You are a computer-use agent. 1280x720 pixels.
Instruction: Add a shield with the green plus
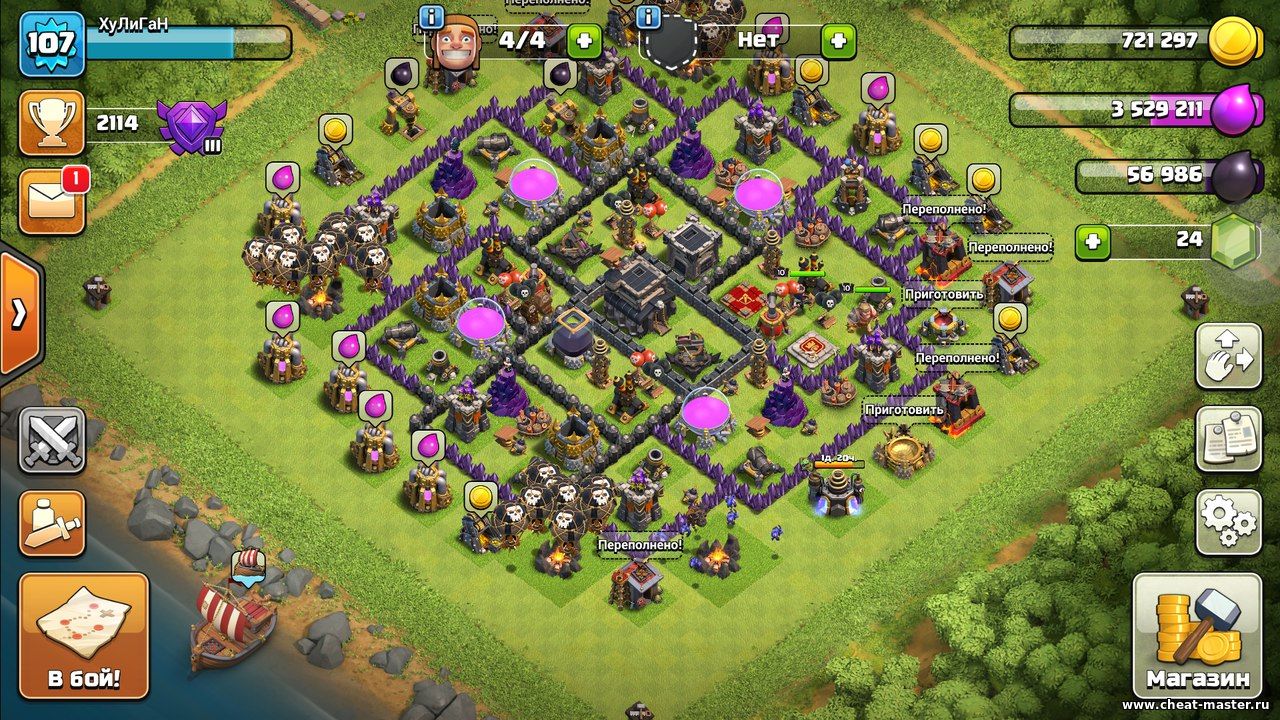pos(838,41)
